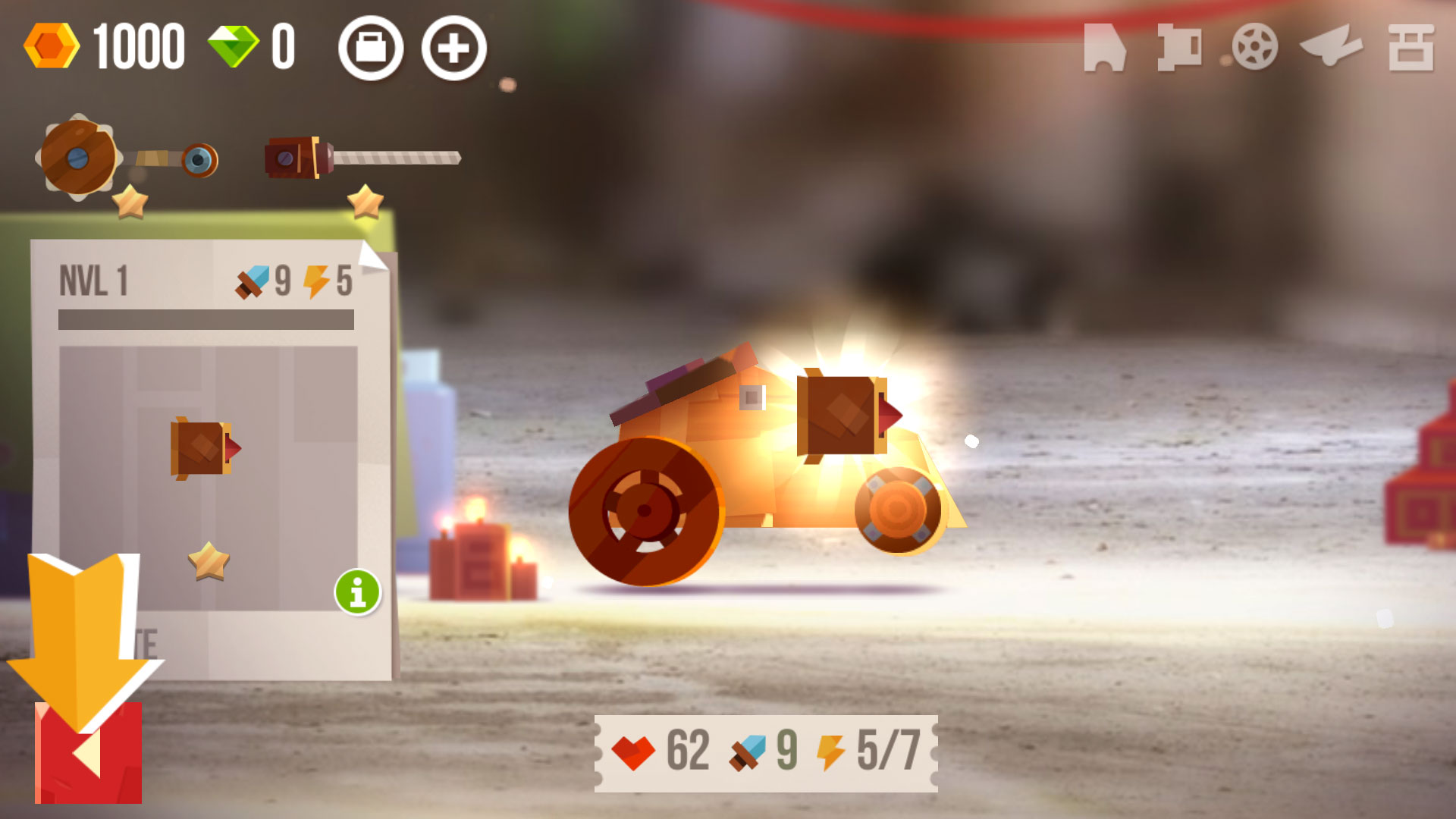Switch to the car body category tab
Viewport: 1456px width, 819px height.
[x=1104, y=47]
